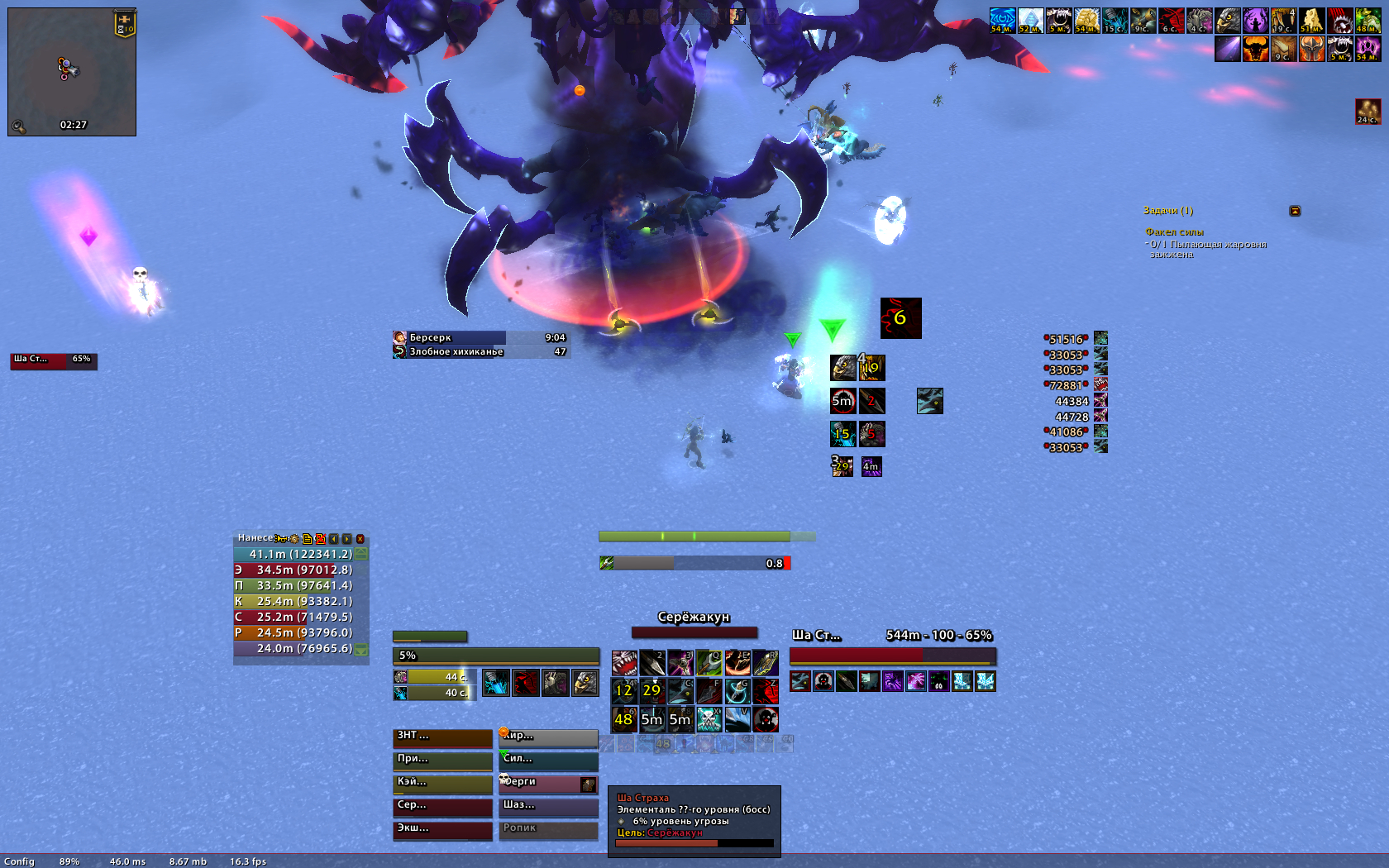Screen dimensions: 1389x868
Task: Select raid frame labeled Ропик
Action: coord(548,829)
